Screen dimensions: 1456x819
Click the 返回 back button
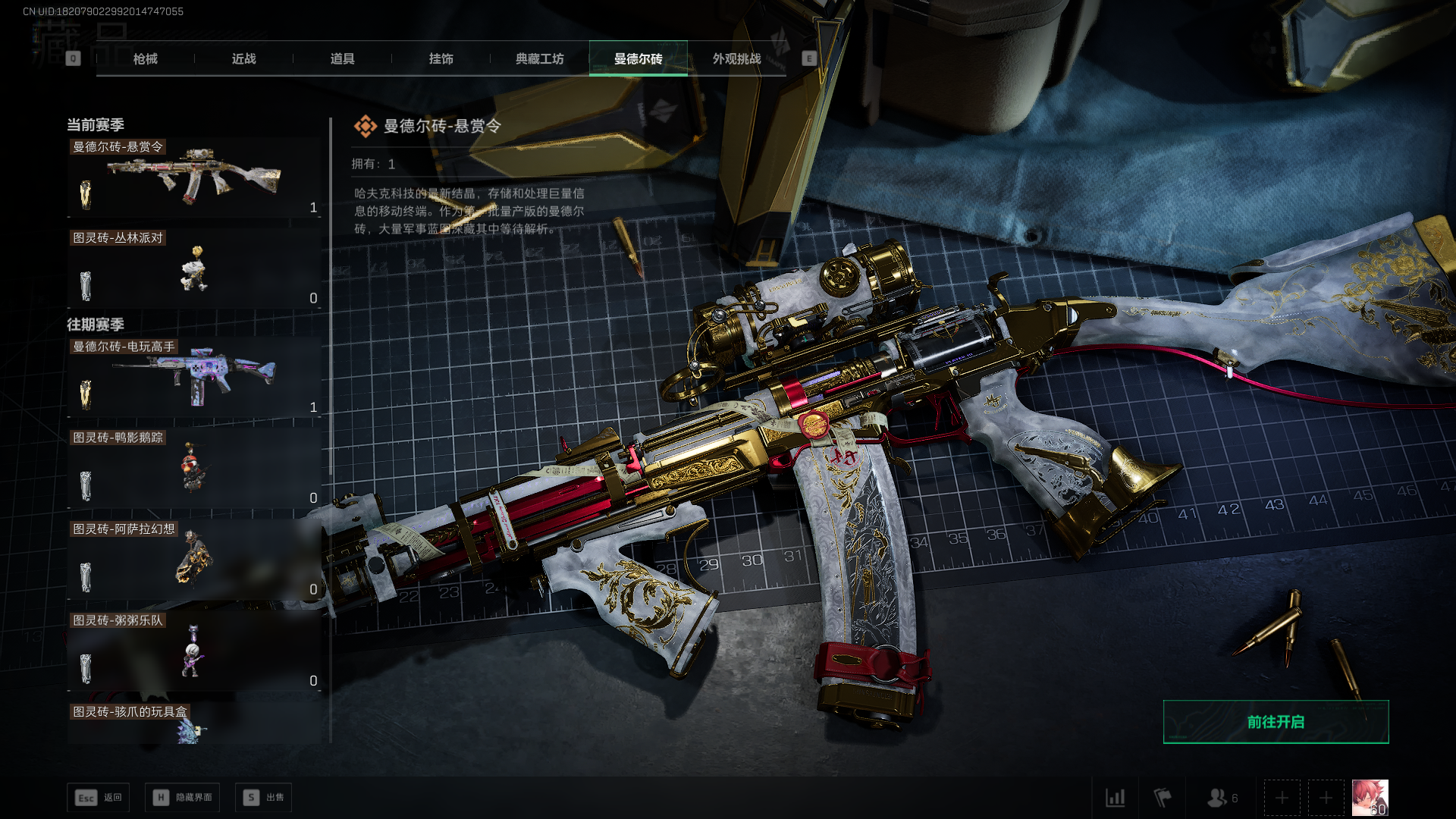point(99,798)
